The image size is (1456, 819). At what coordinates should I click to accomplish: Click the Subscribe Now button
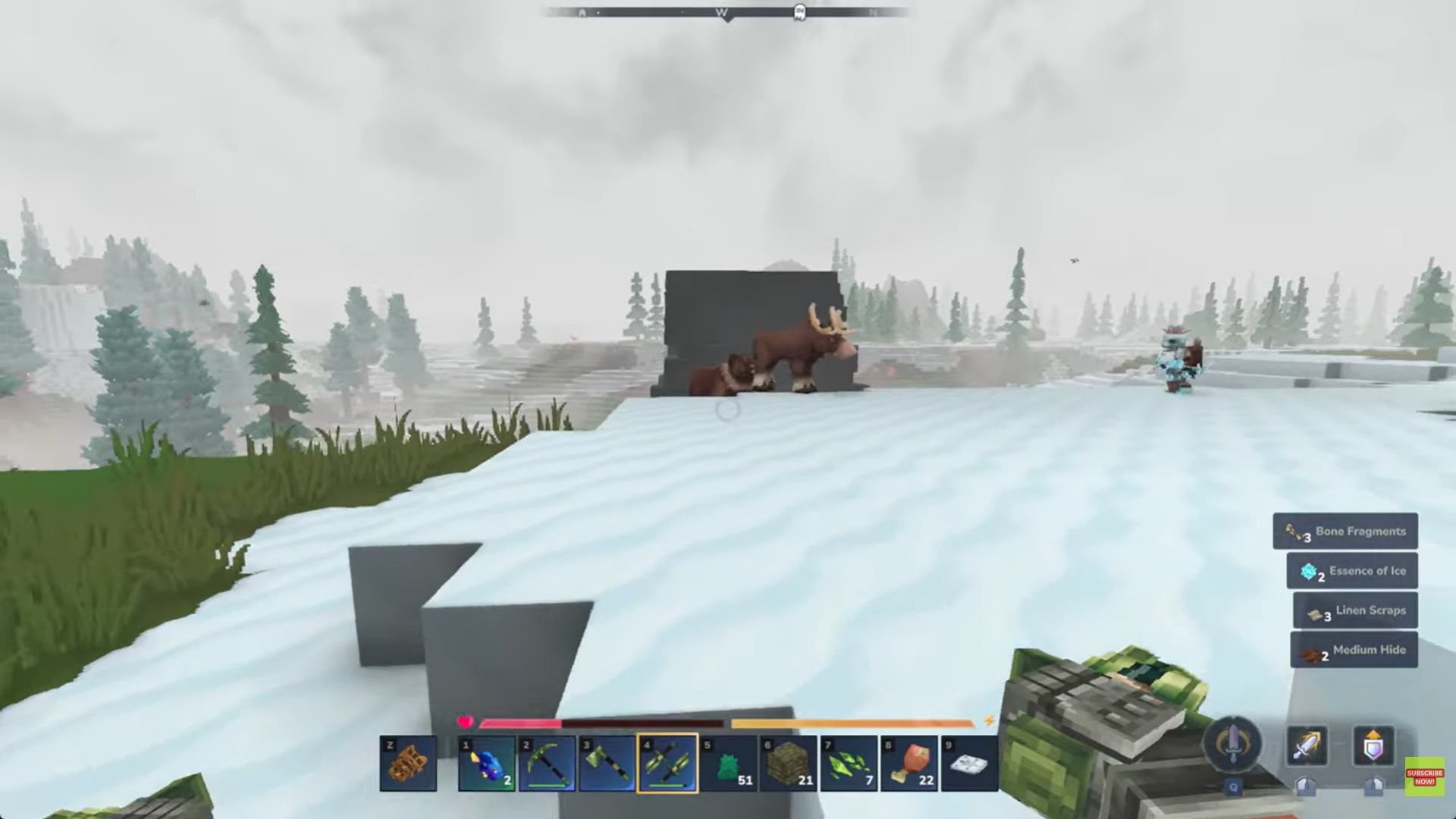click(x=1418, y=775)
